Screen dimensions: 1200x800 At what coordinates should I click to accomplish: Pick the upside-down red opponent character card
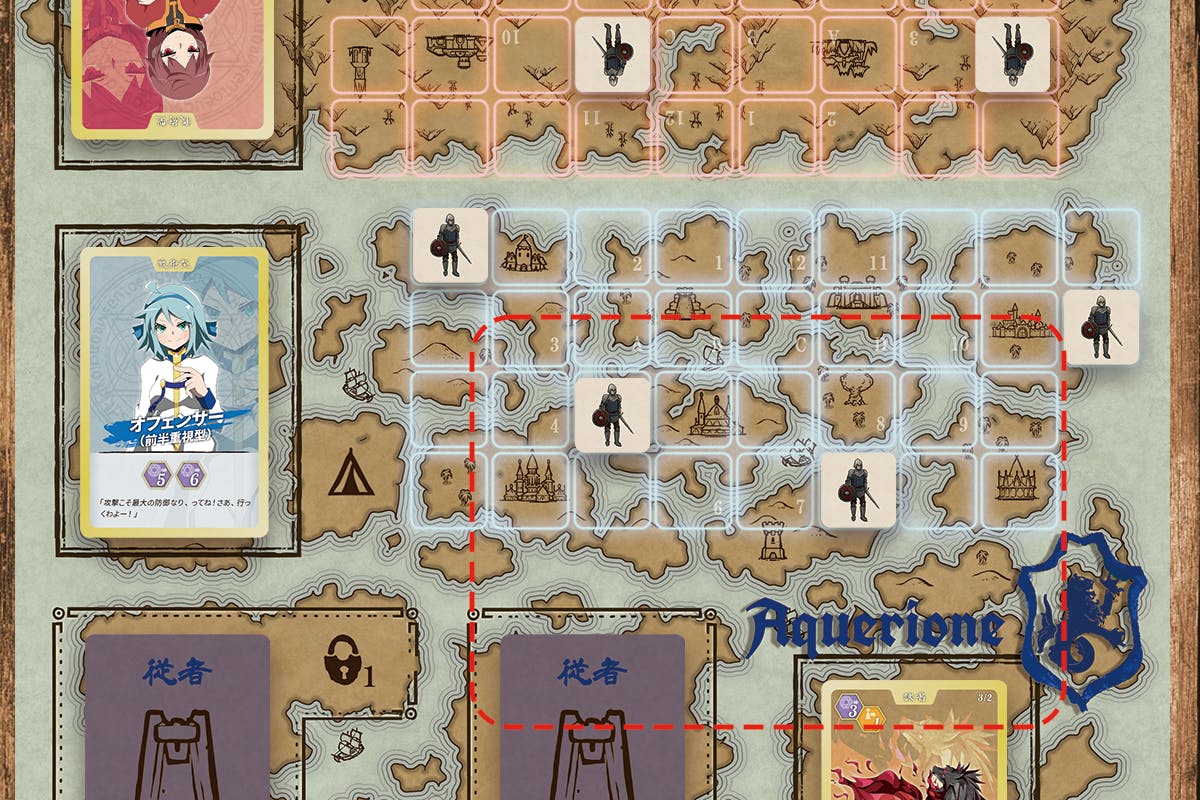pos(172,65)
